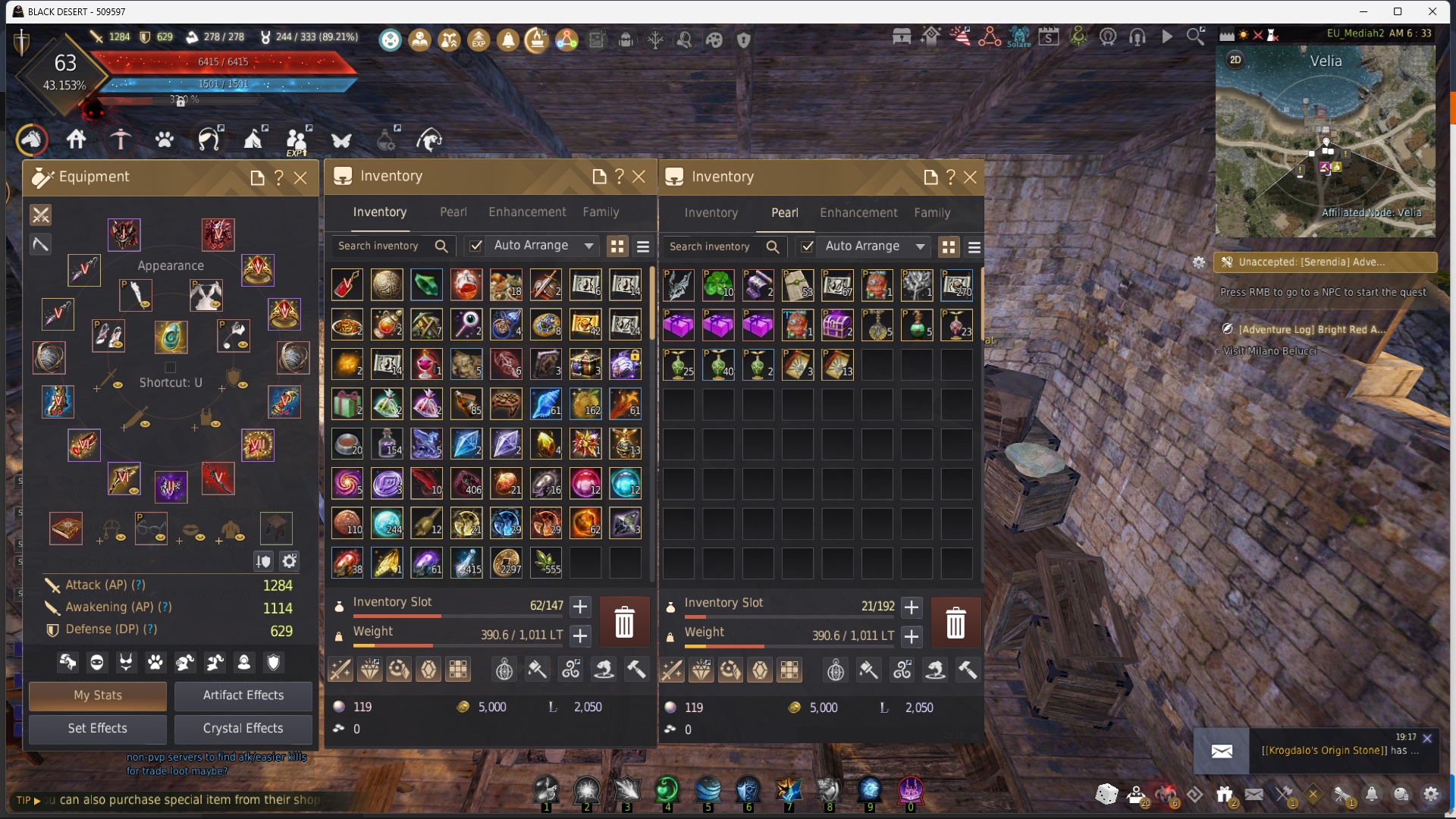Open the My Stats panel
The height and width of the screenshot is (819, 1456).
click(98, 695)
